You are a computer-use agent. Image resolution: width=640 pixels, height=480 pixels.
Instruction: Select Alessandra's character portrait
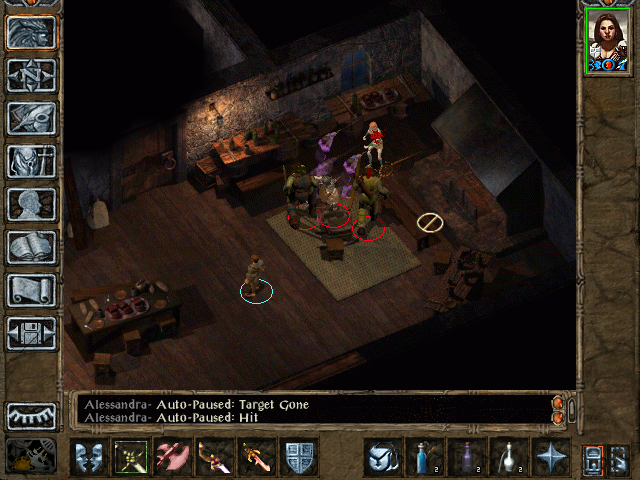(x=606, y=41)
